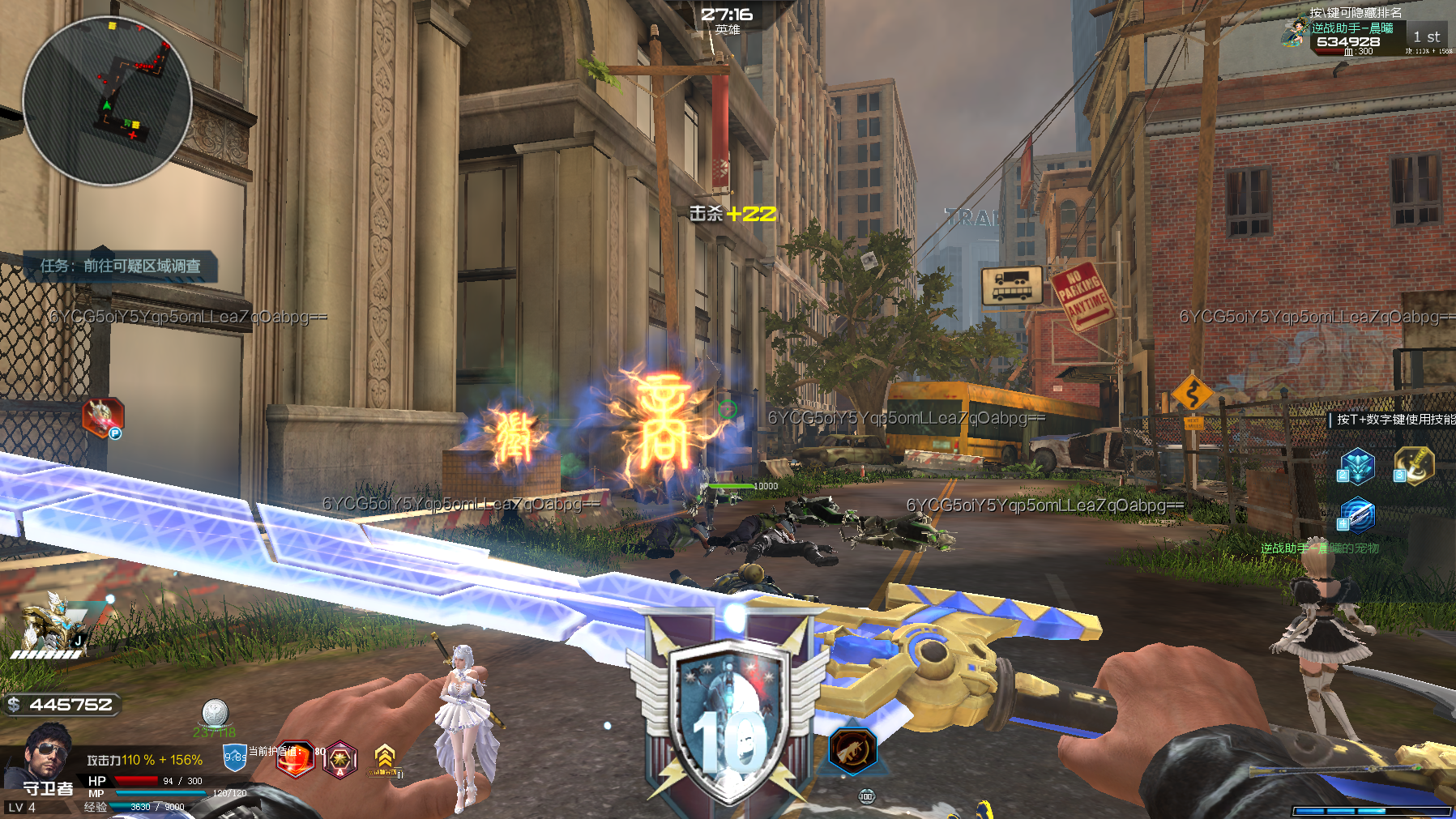Select the pink hexagon star badge
Viewport: 1456px width, 819px height.
tap(340, 760)
